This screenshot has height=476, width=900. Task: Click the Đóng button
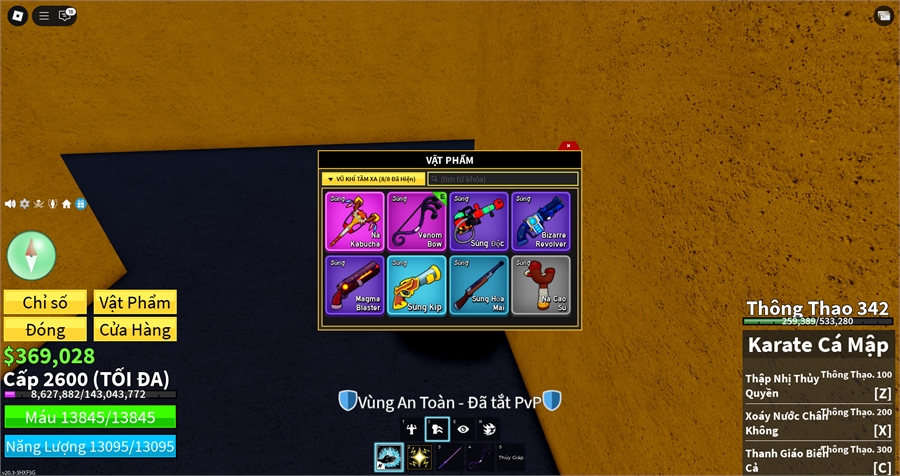tap(45, 329)
